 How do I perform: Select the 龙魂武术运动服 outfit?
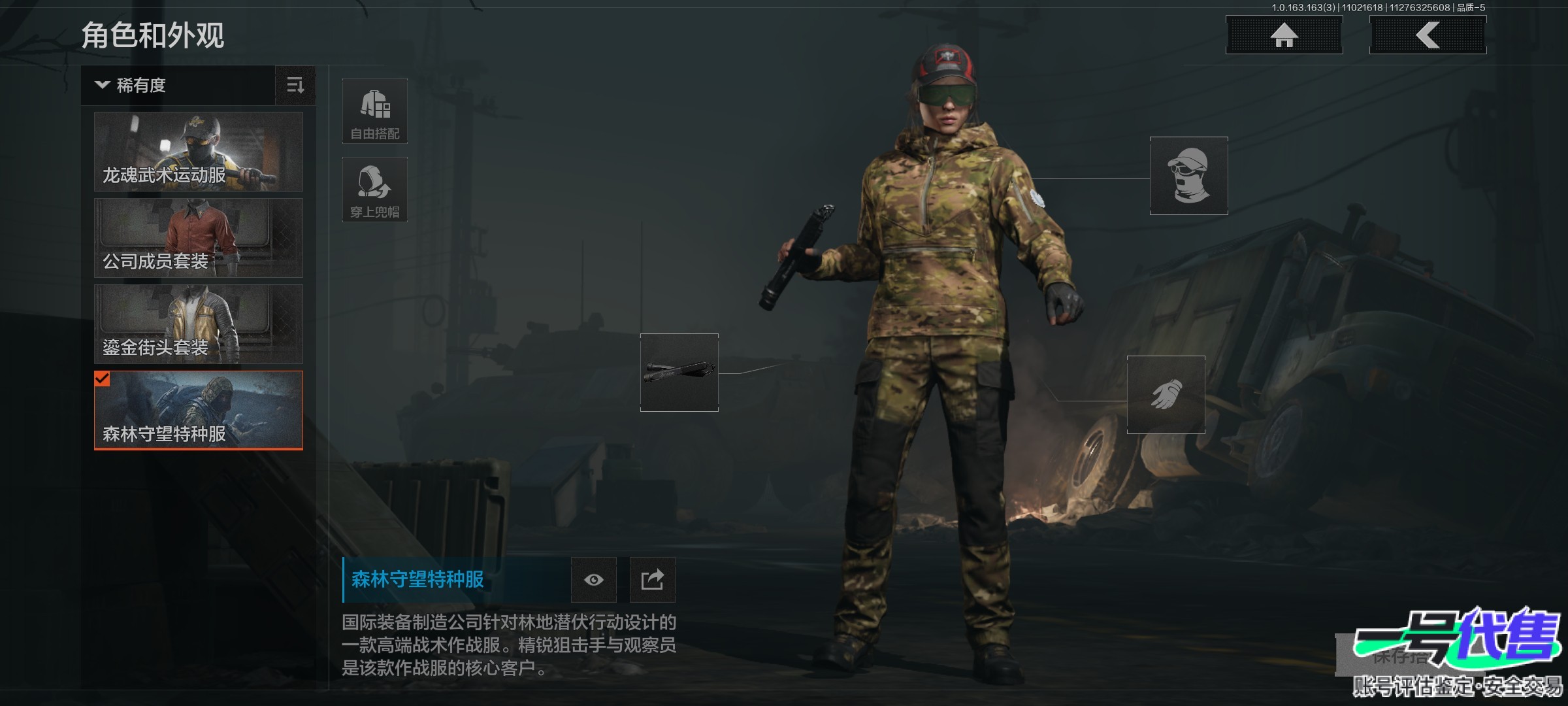[199, 152]
